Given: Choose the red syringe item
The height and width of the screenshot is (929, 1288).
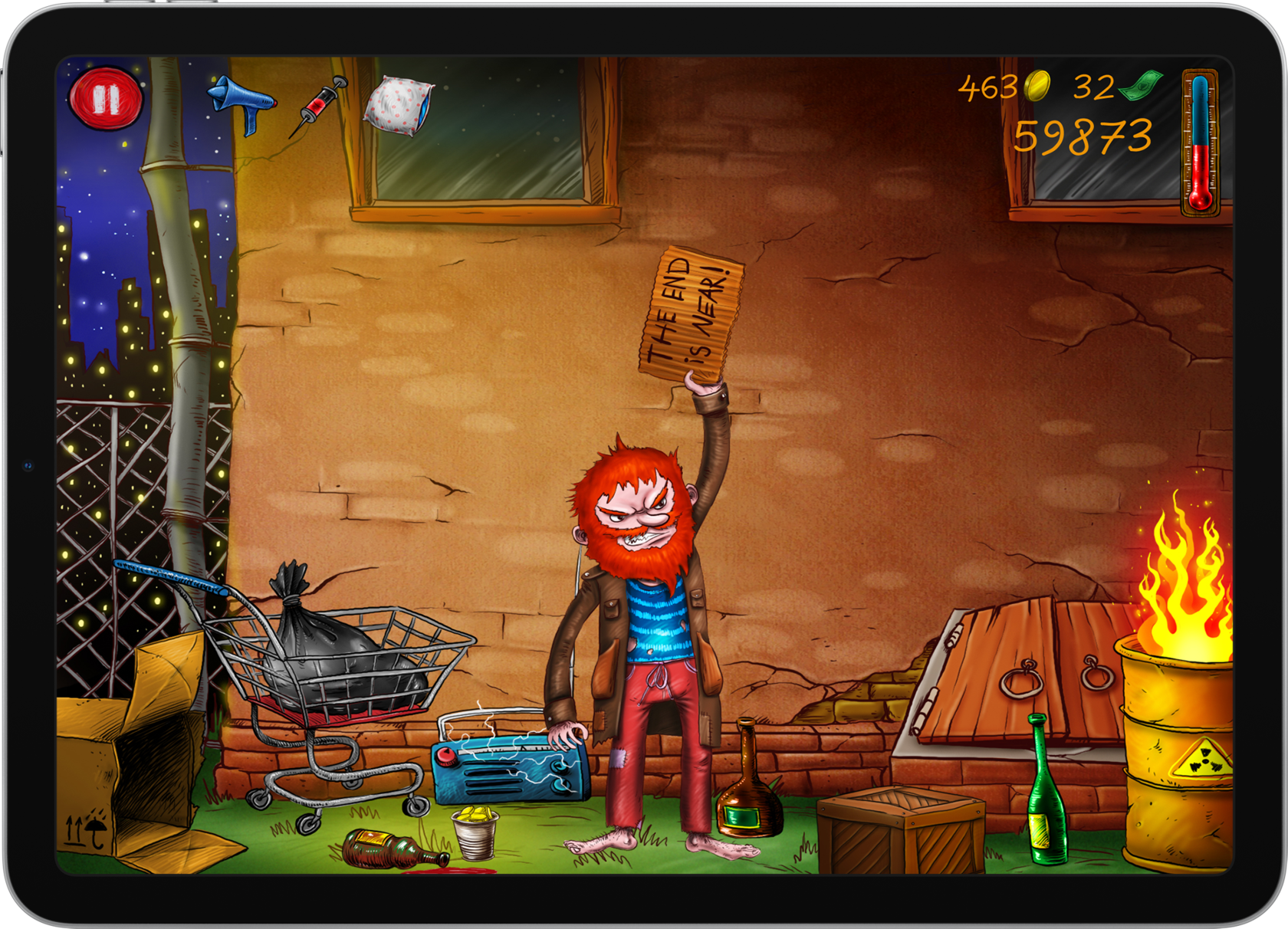Looking at the screenshot, I should pyautogui.click(x=319, y=106).
